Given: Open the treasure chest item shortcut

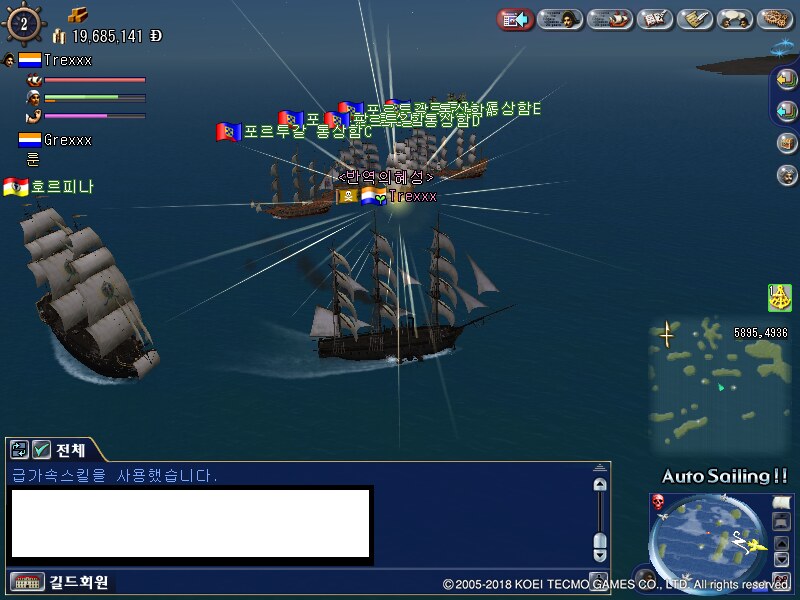Looking at the screenshot, I should pos(786,142).
